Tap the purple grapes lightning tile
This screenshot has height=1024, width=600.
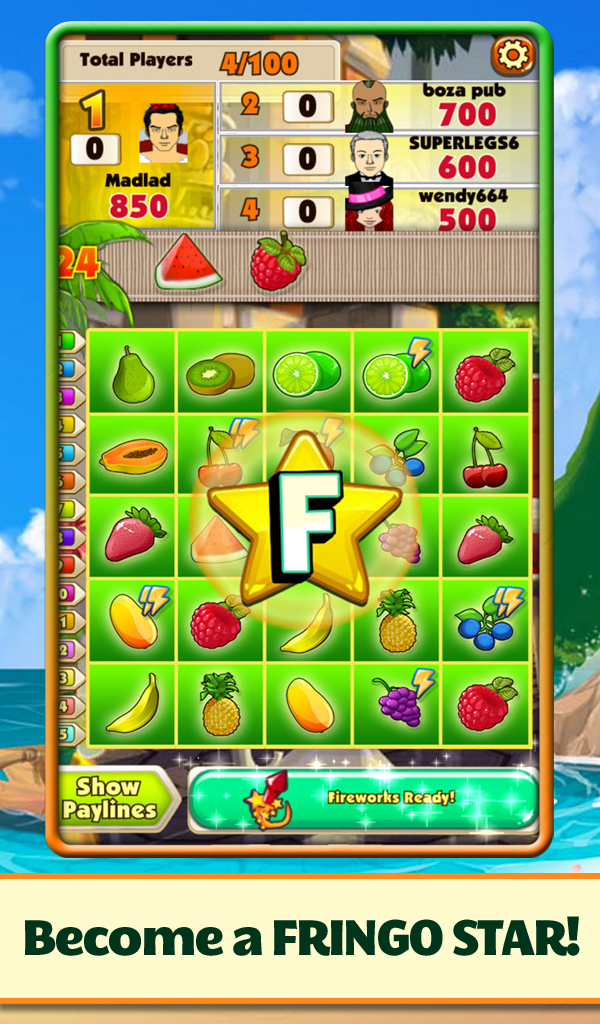pyautogui.click(x=398, y=702)
